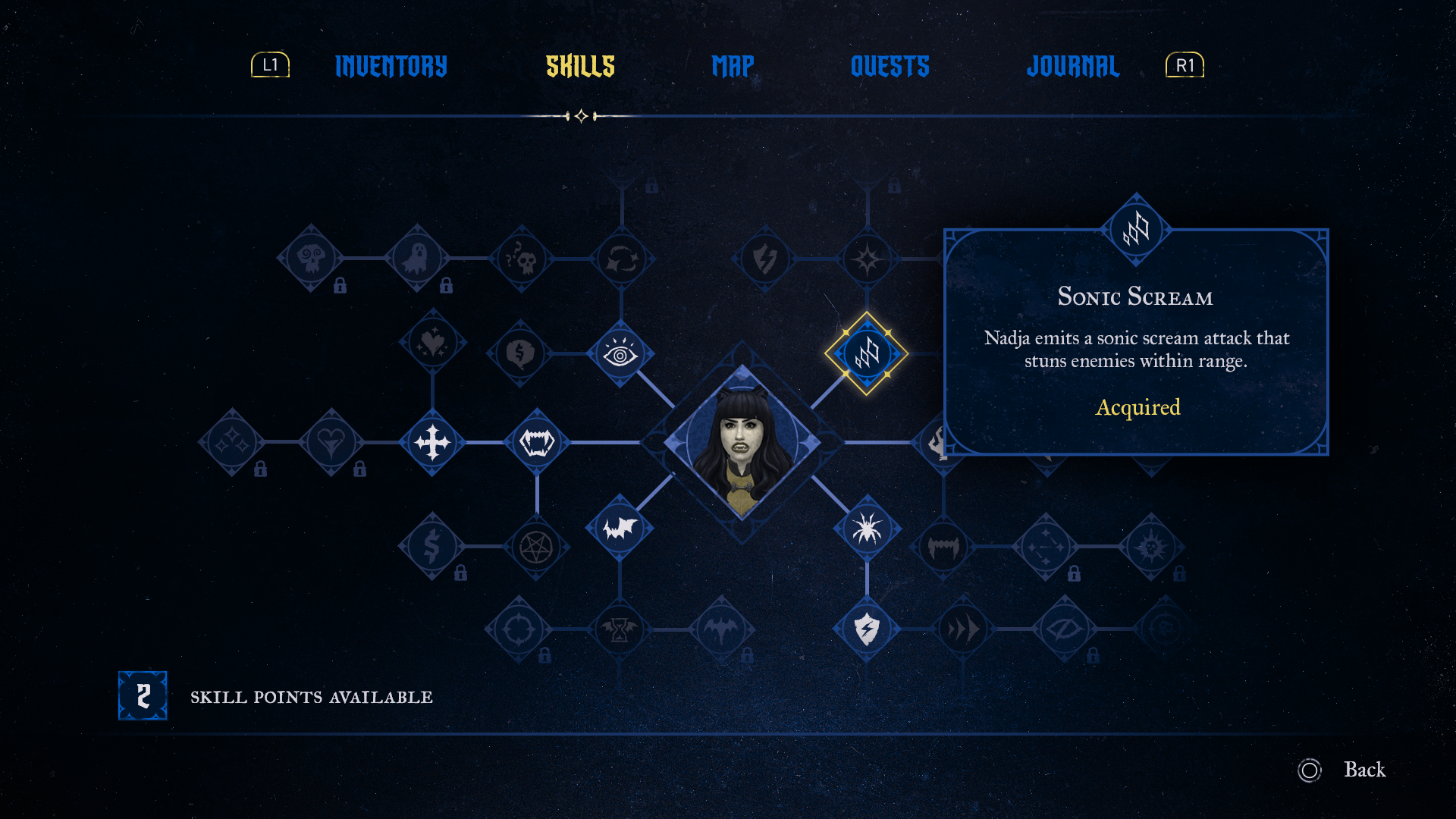Choose the locked crosshair skill node

[x=519, y=629]
